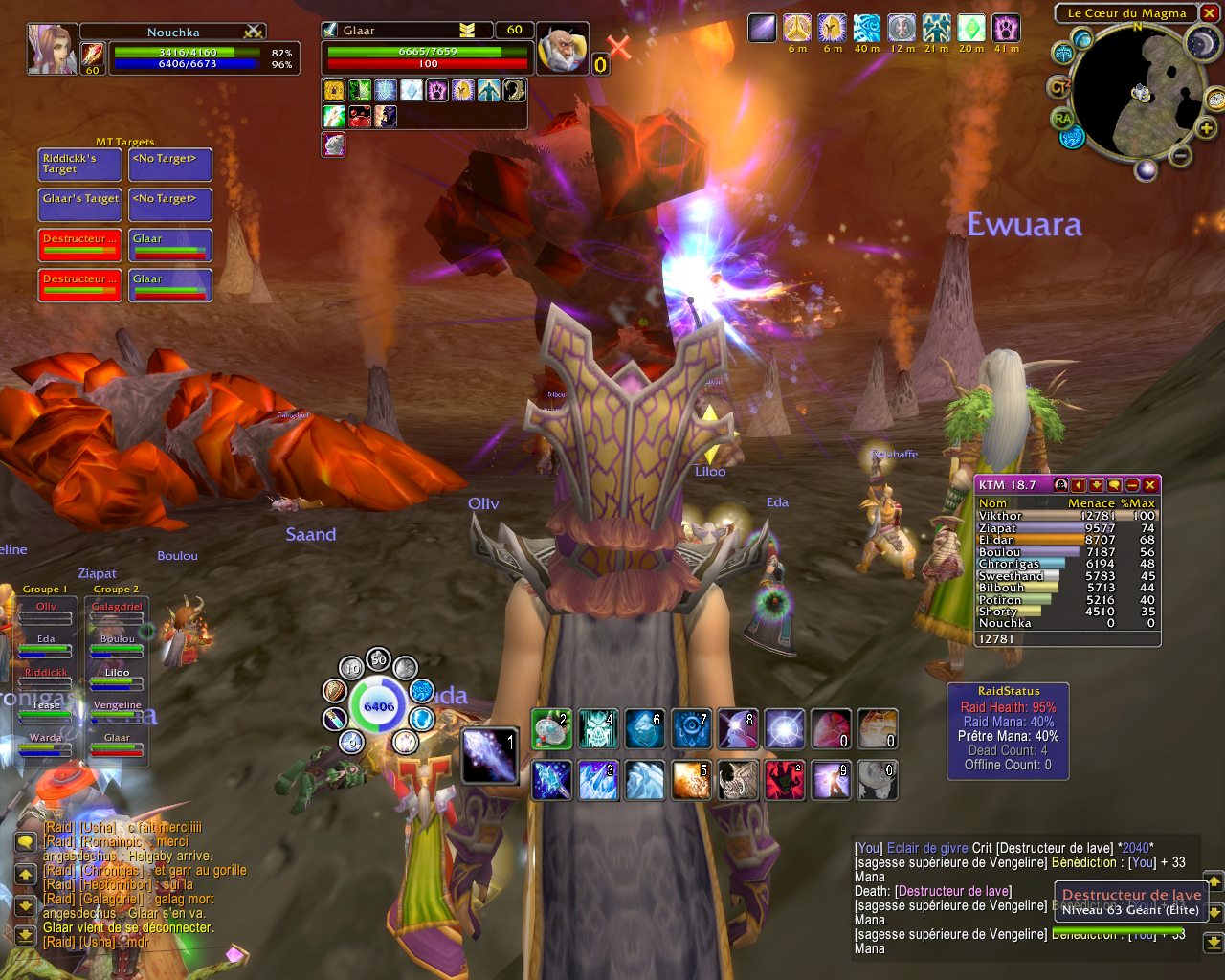Cast the fiery blast spell on key 5
This screenshot has width=1225, height=980.
coord(691,780)
